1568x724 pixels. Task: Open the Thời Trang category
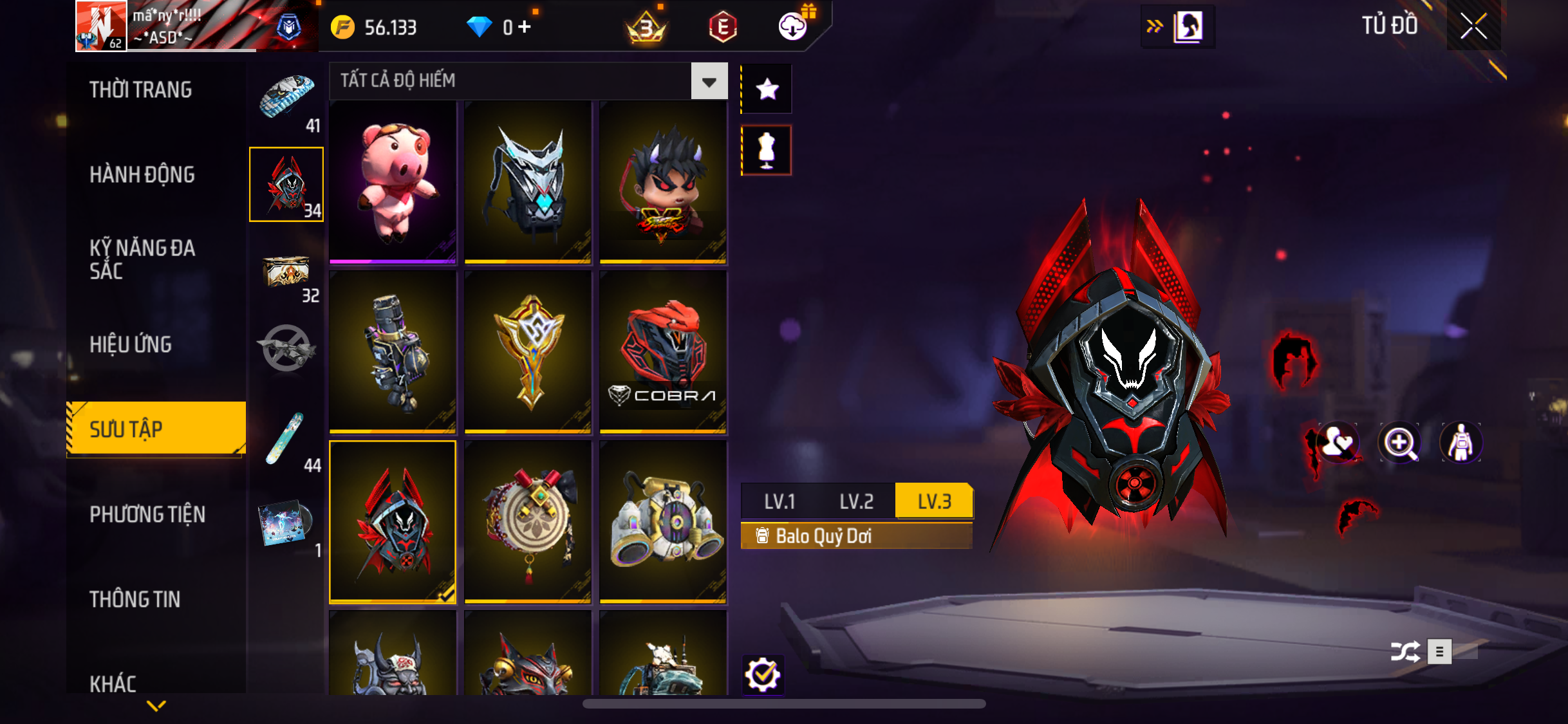(x=140, y=89)
